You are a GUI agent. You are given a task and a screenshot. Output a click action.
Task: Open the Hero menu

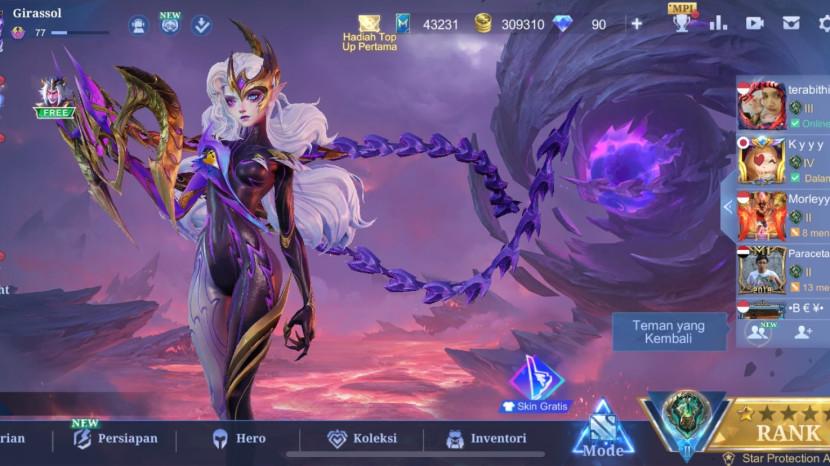click(x=238, y=438)
